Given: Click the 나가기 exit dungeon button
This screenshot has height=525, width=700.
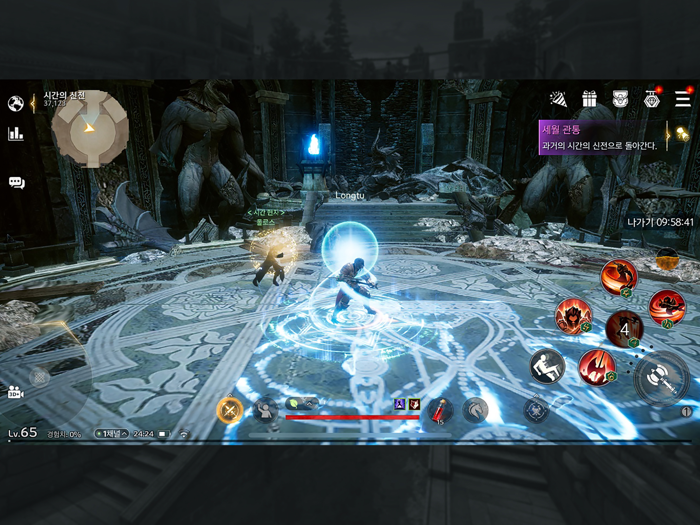Looking at the screenshot, I should pyautogui.click(x=660, y=222).
